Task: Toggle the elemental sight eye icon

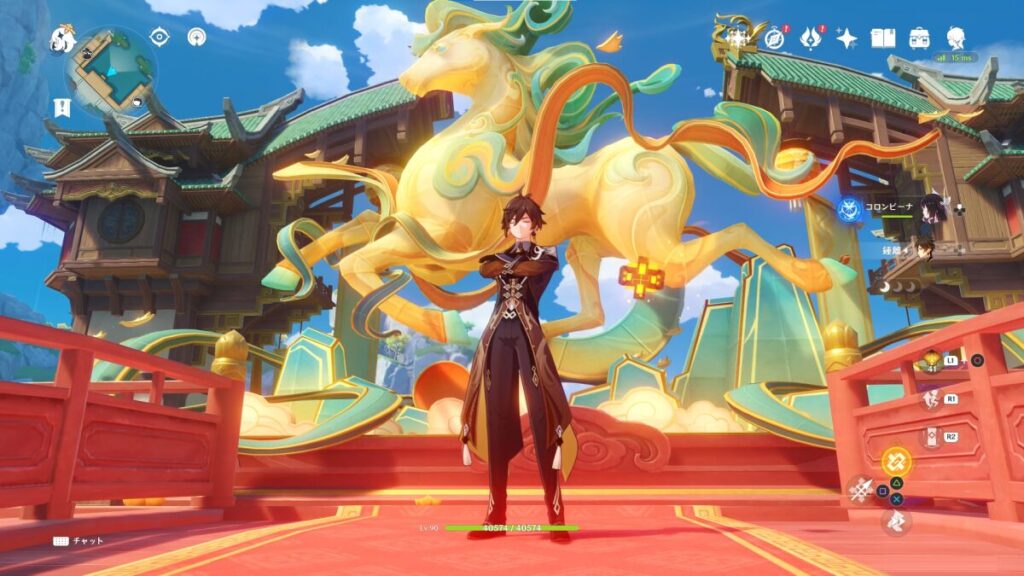Action: point(159,37)
